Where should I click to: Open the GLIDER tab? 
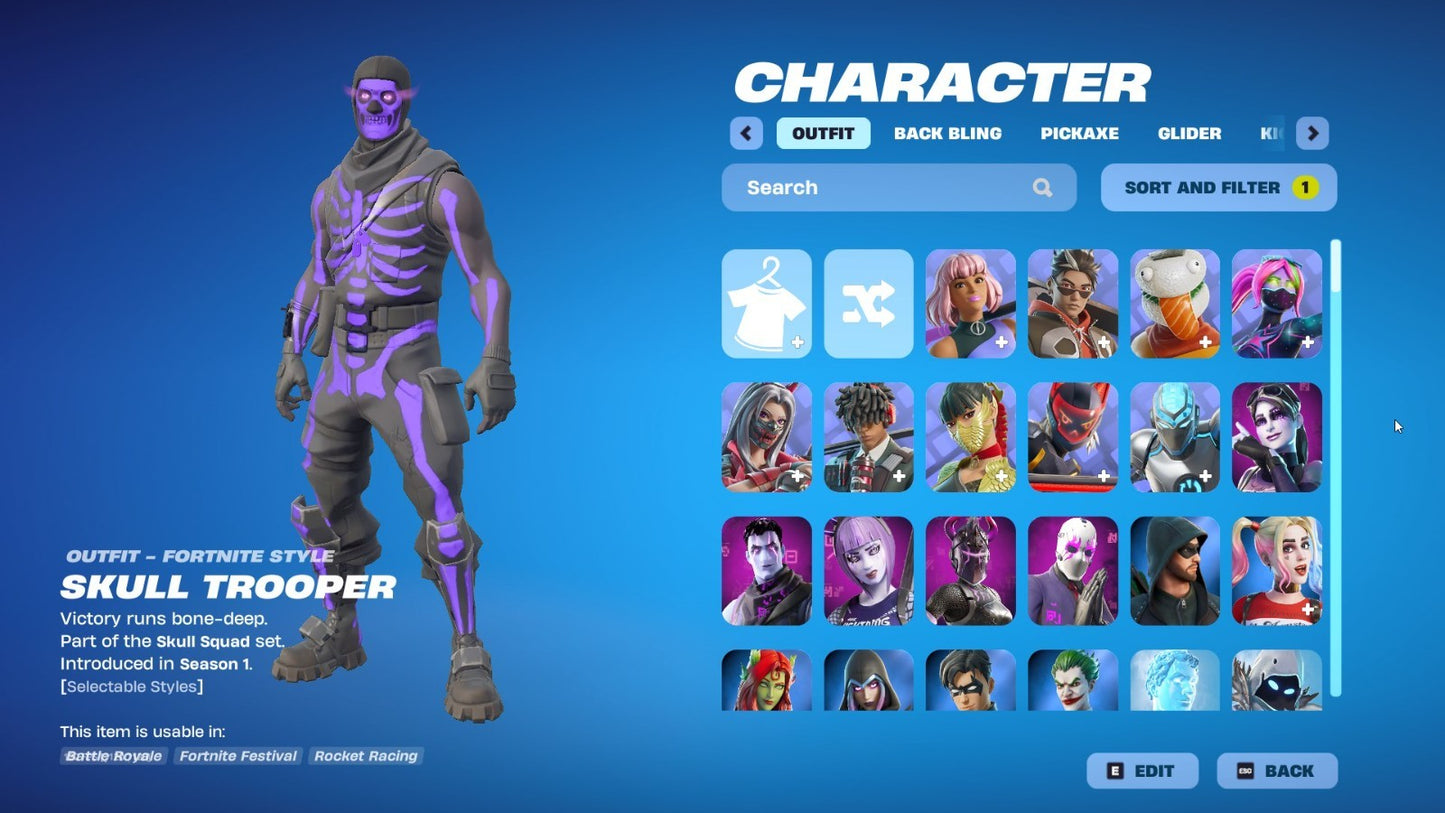[1189, 133]
